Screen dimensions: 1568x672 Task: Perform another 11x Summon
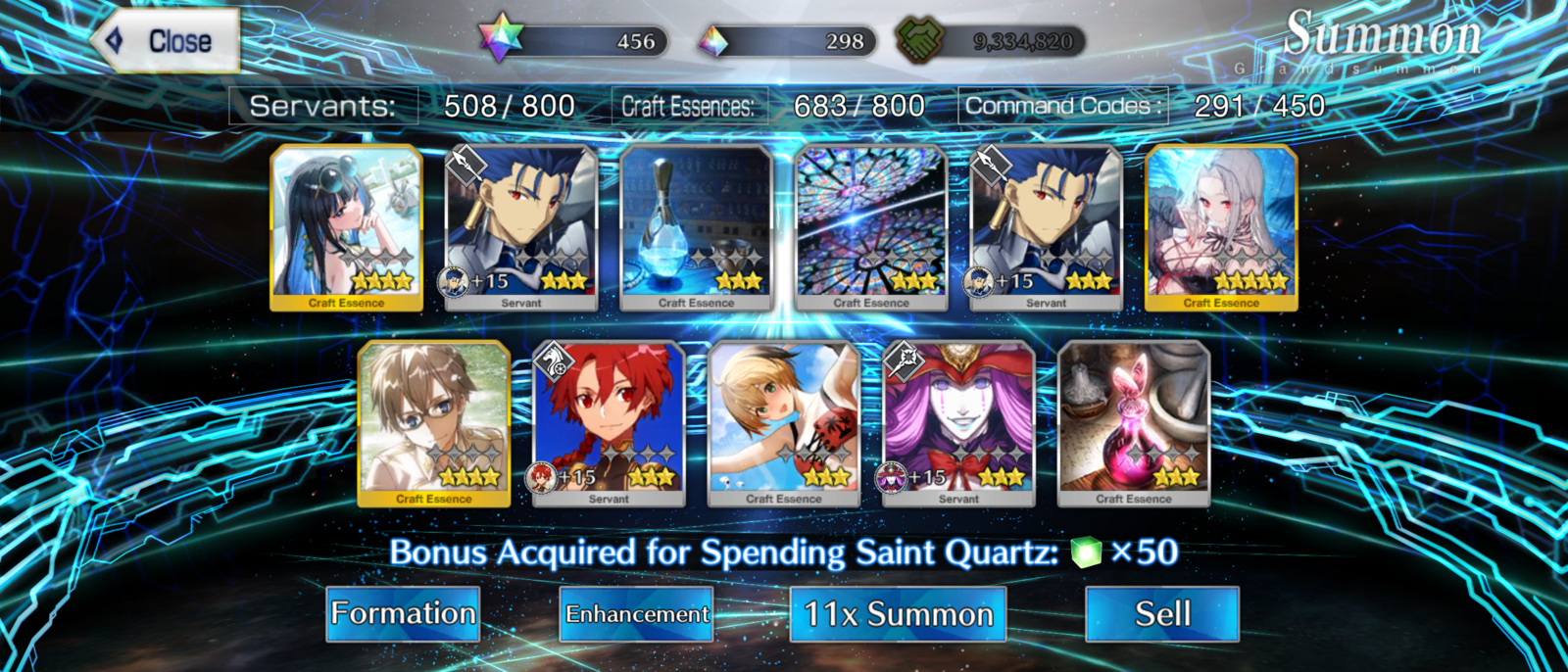pos(898,614)
